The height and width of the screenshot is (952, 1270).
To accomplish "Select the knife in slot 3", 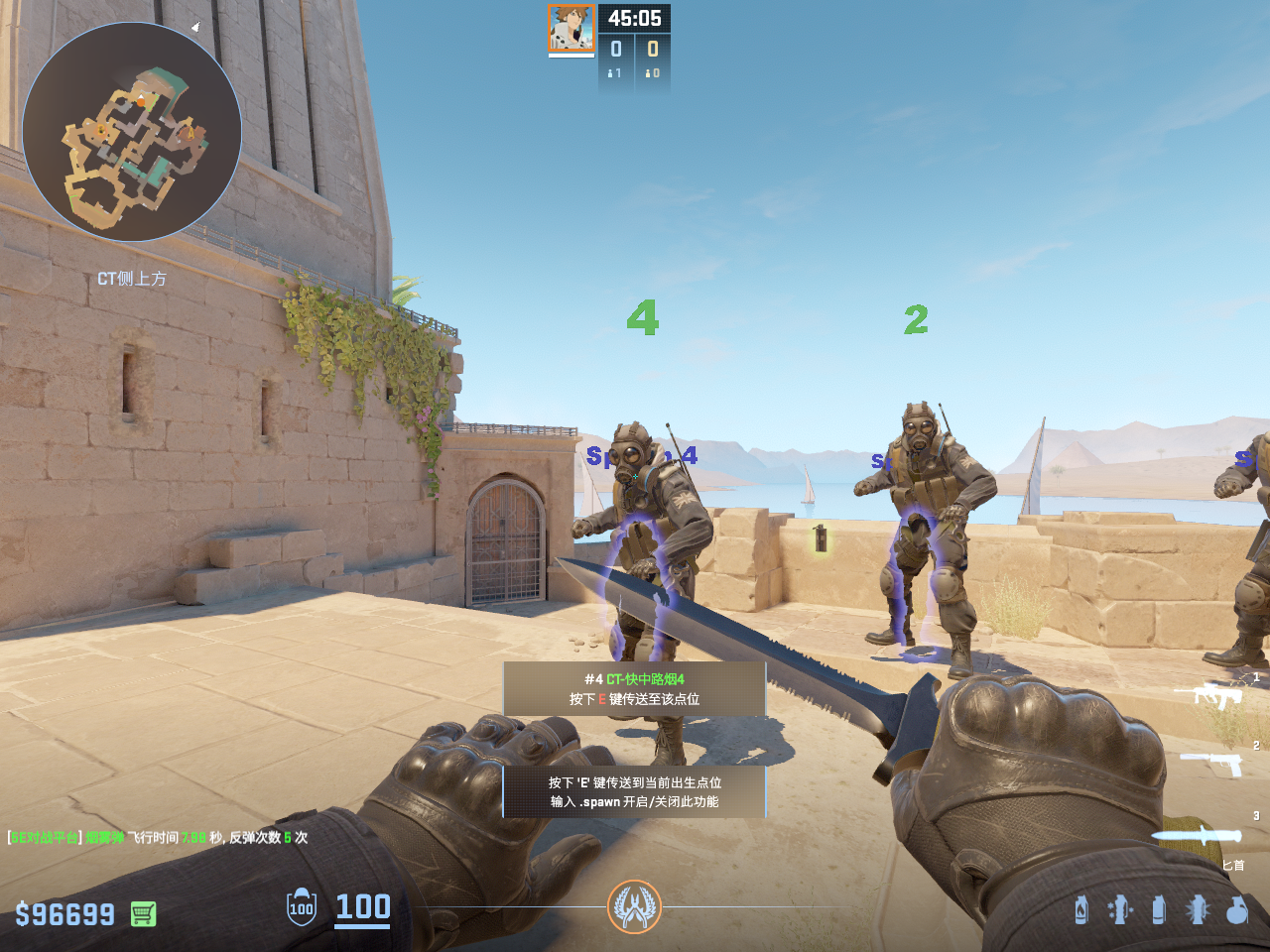I will 1196,836.
